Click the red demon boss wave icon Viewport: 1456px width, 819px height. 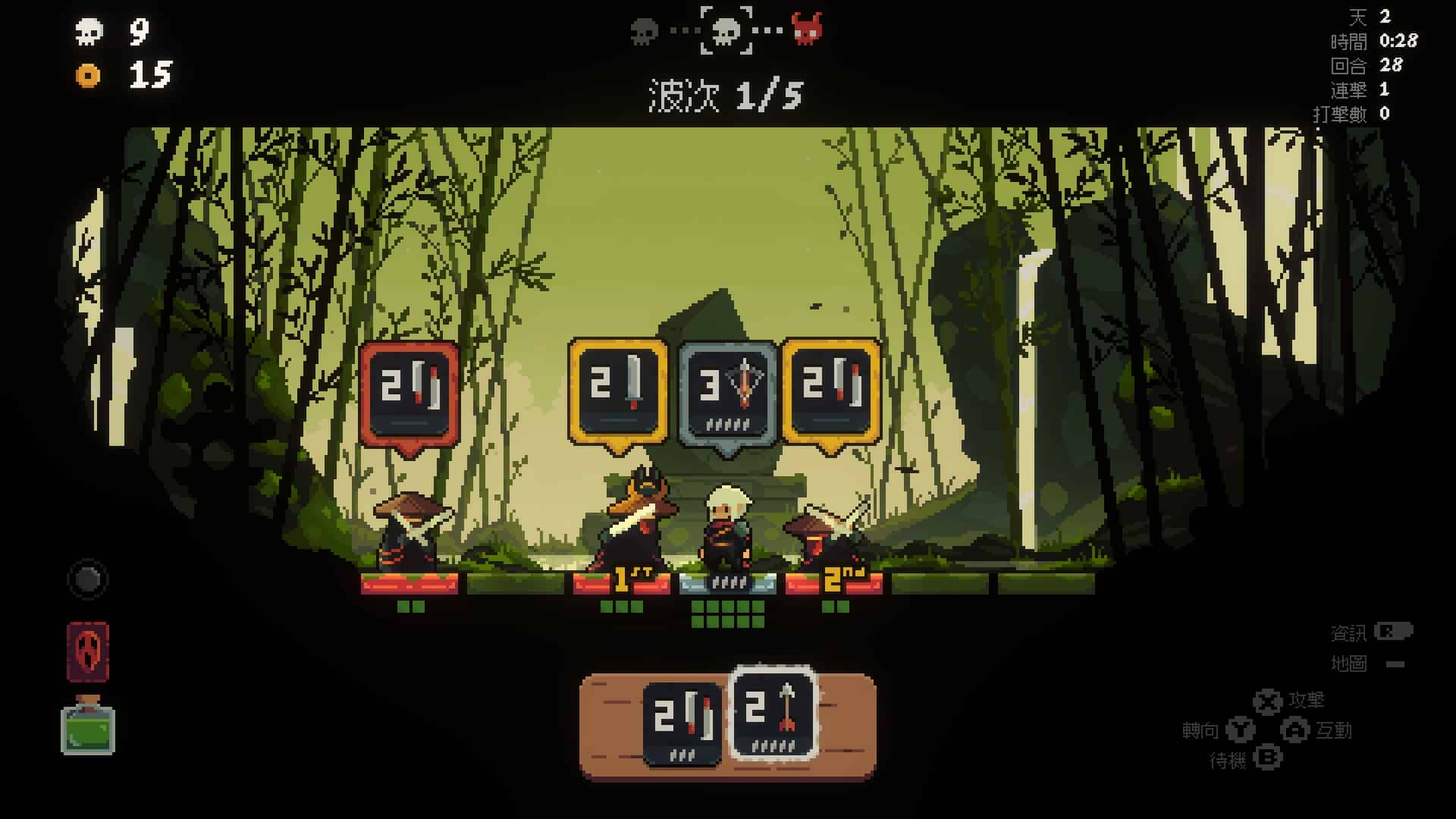(x=807, y=30)
